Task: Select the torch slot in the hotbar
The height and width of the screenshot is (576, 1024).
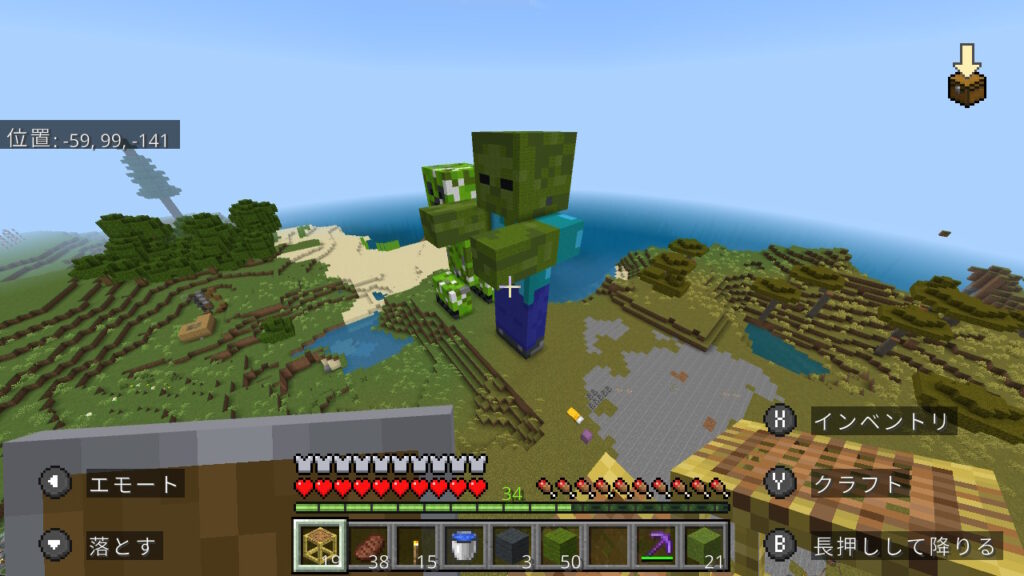Action: click(x=415, y=545)
